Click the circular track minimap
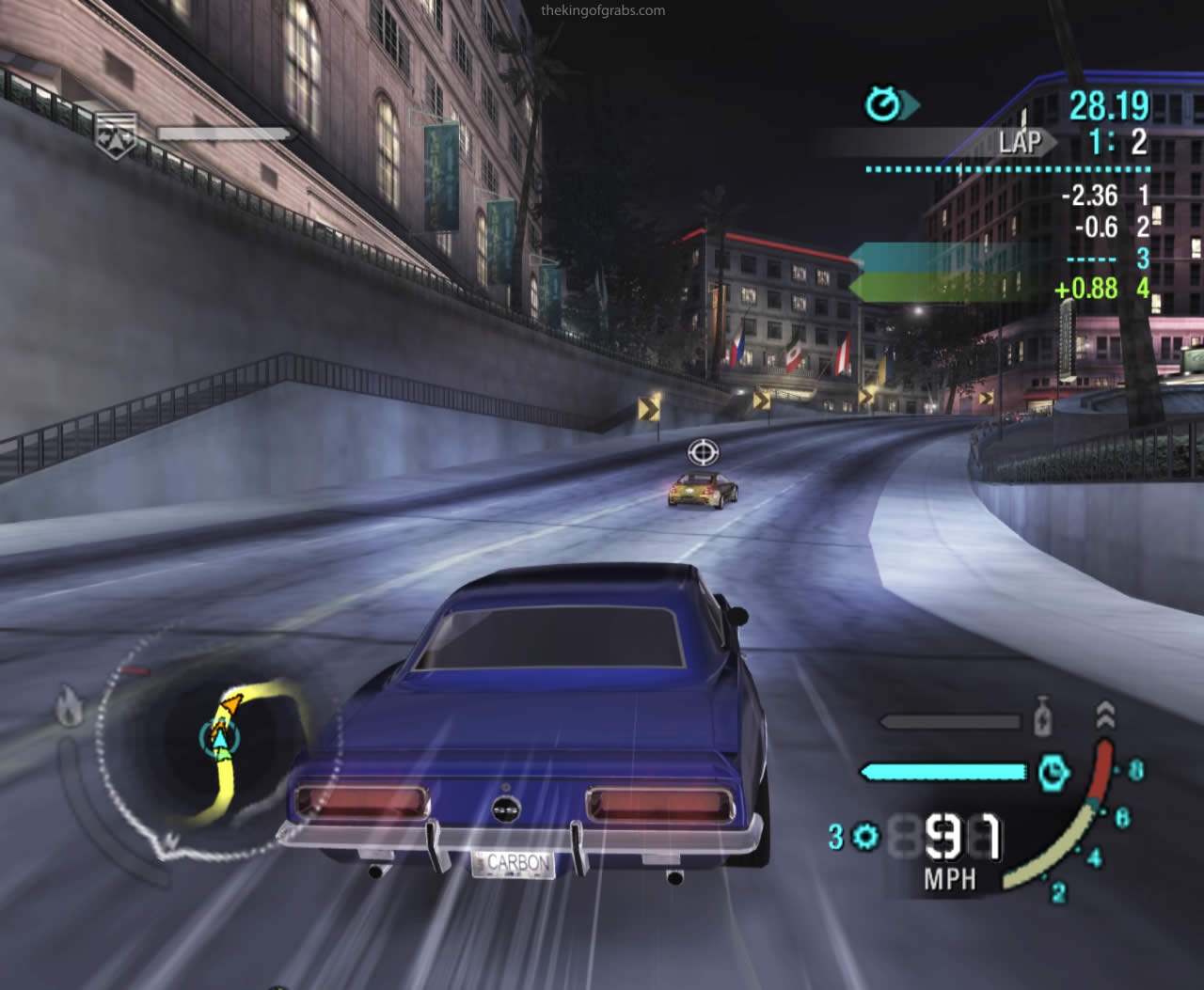The image size is (1204, 990). click(x=212, y=743)
